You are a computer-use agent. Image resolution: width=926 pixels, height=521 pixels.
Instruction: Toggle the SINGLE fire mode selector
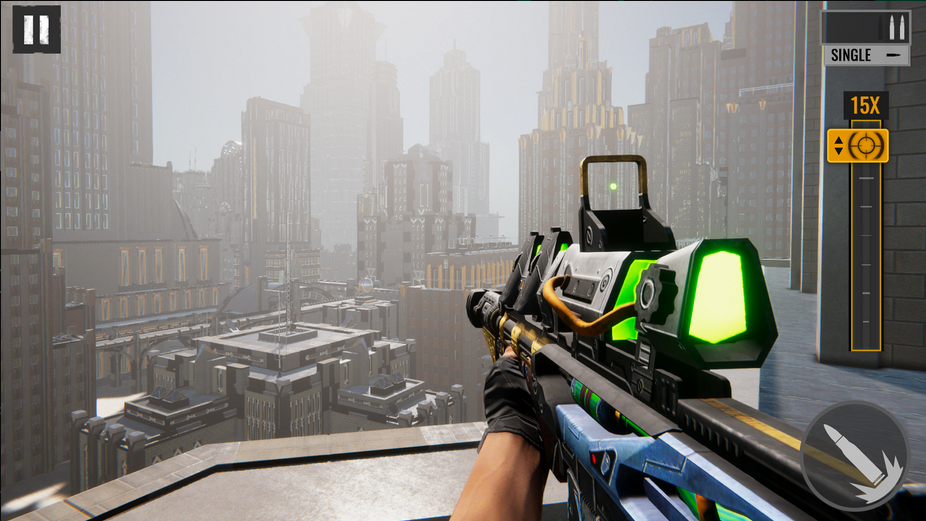click(866, 55)
